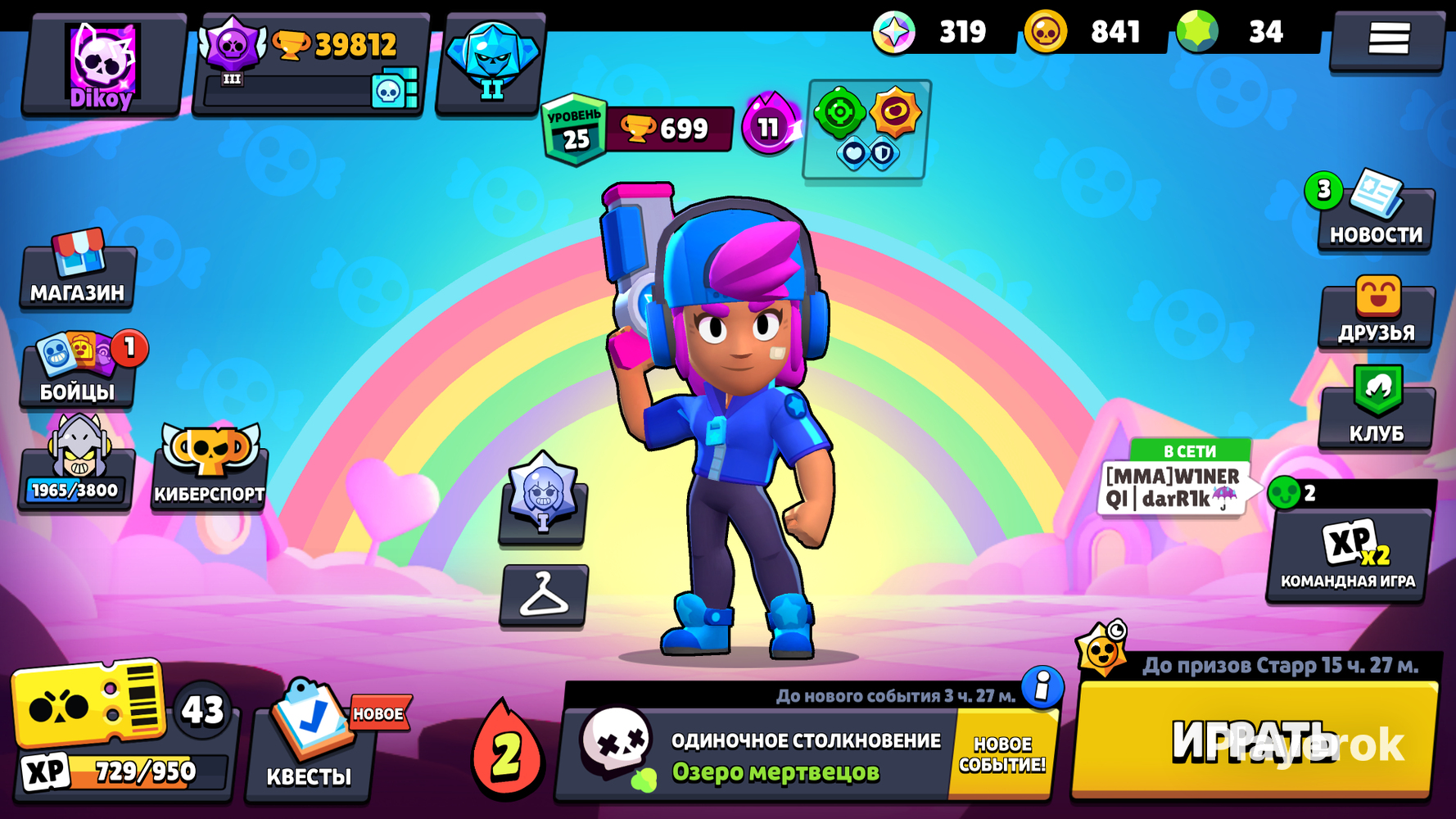Open the КИБЕРСПОРТ section
1456x819 pixels.
[210, 467]
